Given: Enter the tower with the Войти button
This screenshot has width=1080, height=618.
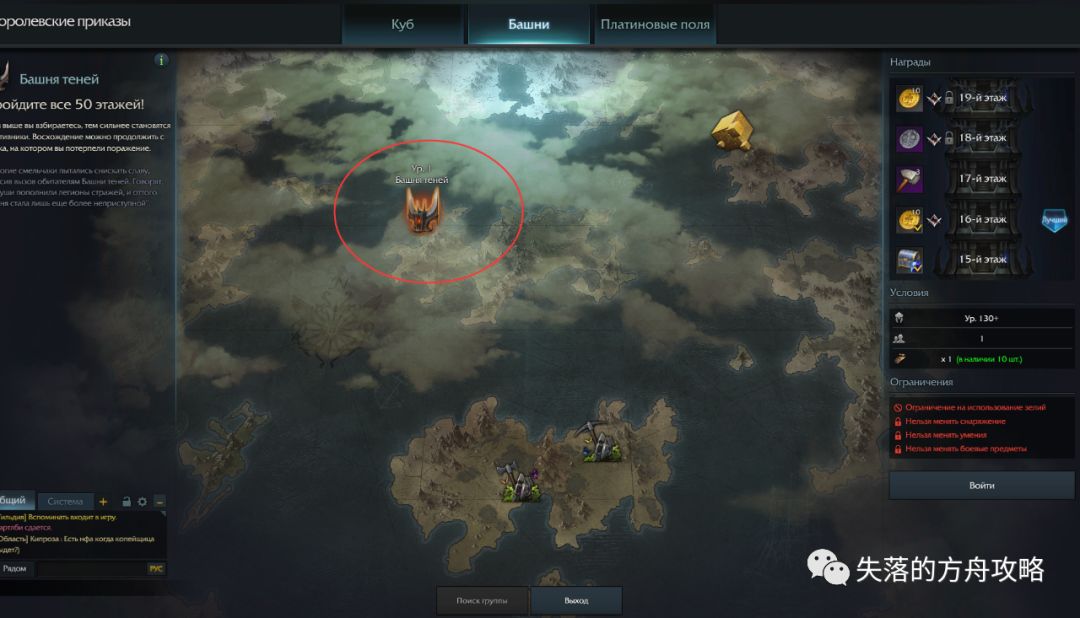Looking at the screenshot, I should (982, 486).
